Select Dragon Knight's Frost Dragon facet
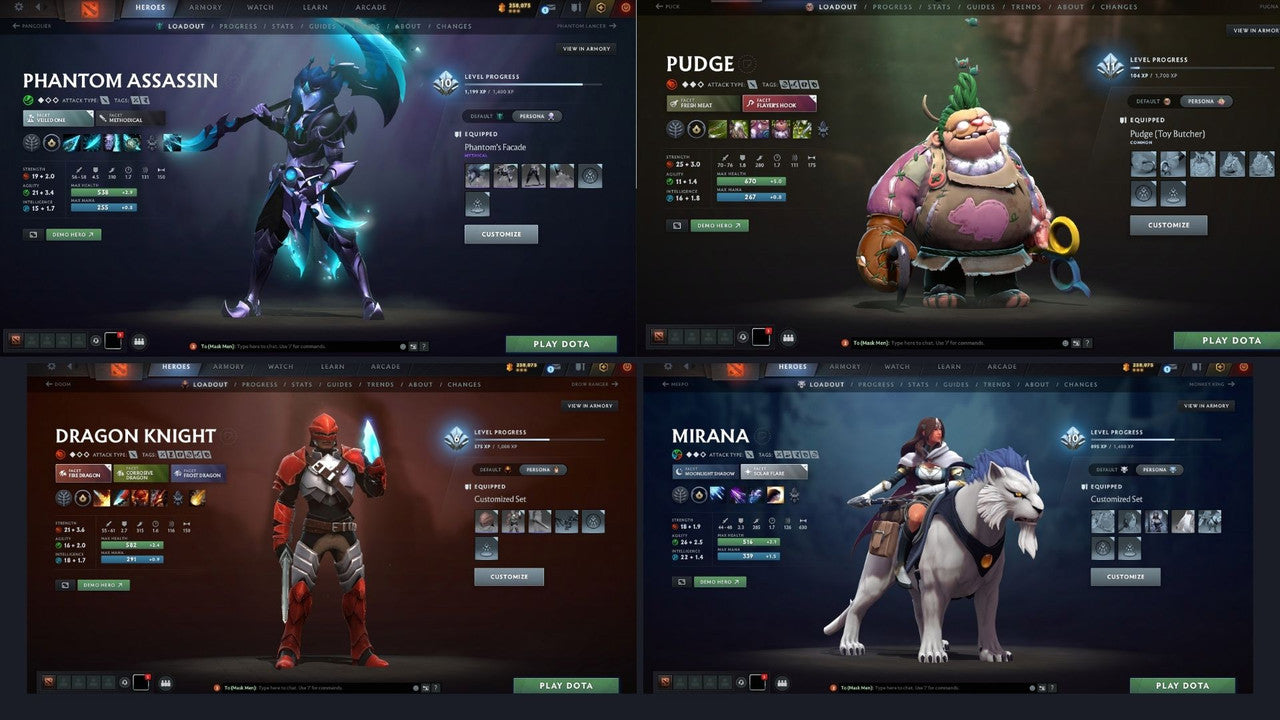This screenshot has width=1280, height=720. coord(197,474)
